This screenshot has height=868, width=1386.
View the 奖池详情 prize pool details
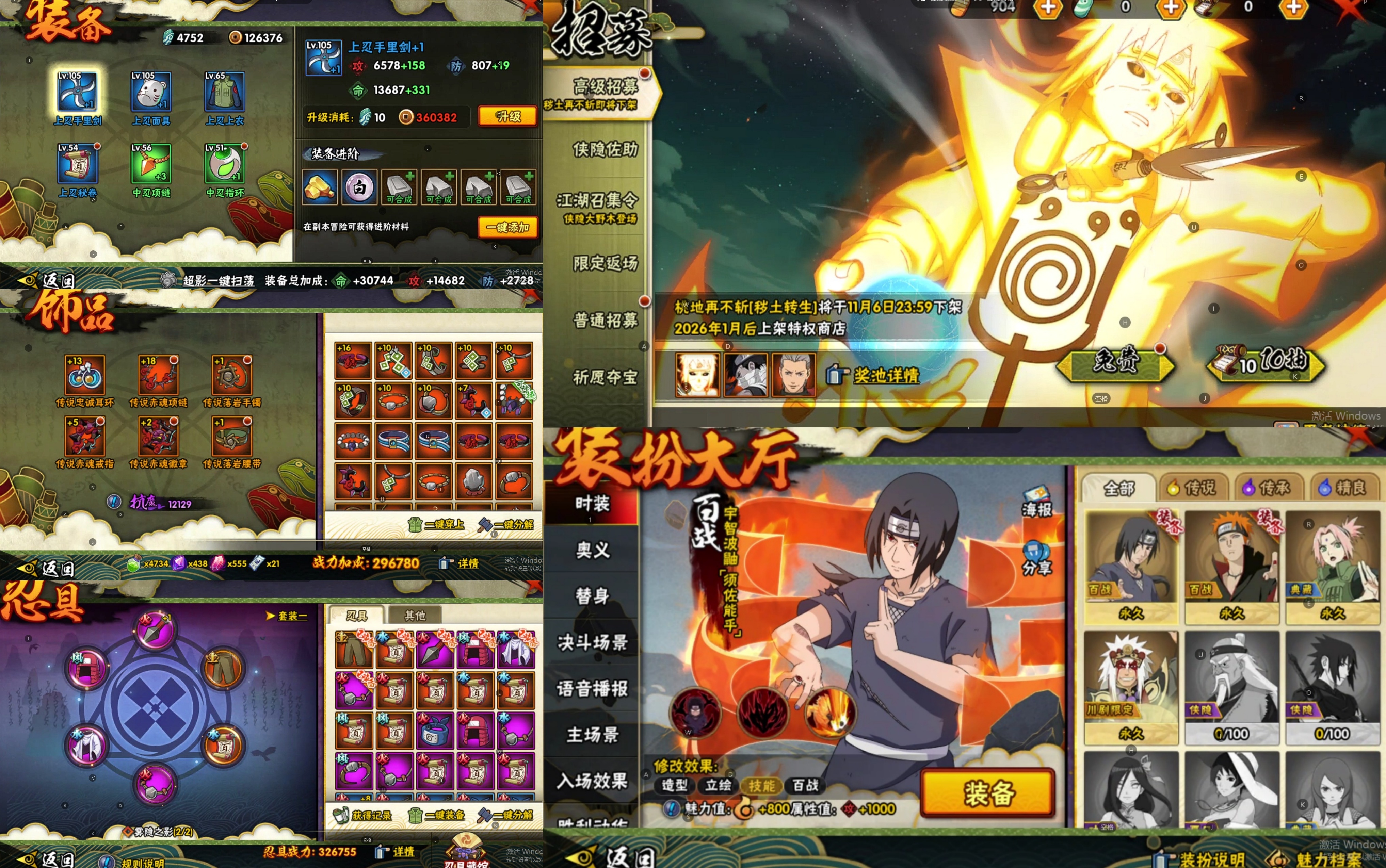(885, 375)
